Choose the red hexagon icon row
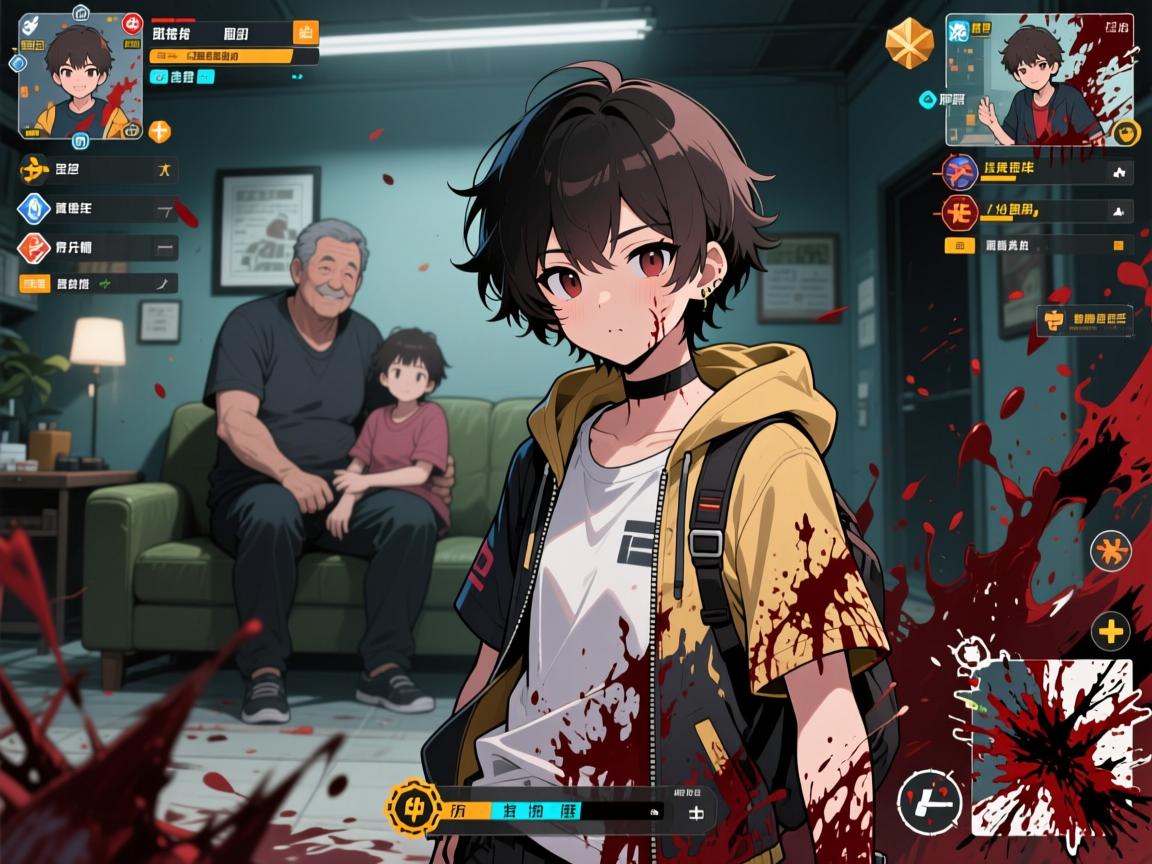Screen dimensions: 1152x864 coord(1036,211)
